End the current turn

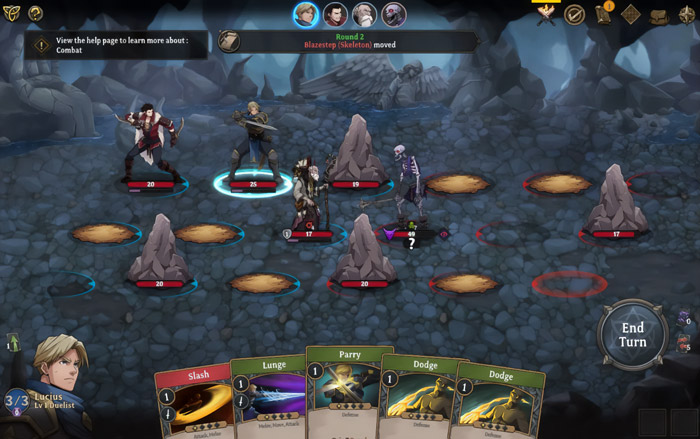[632, 334]
